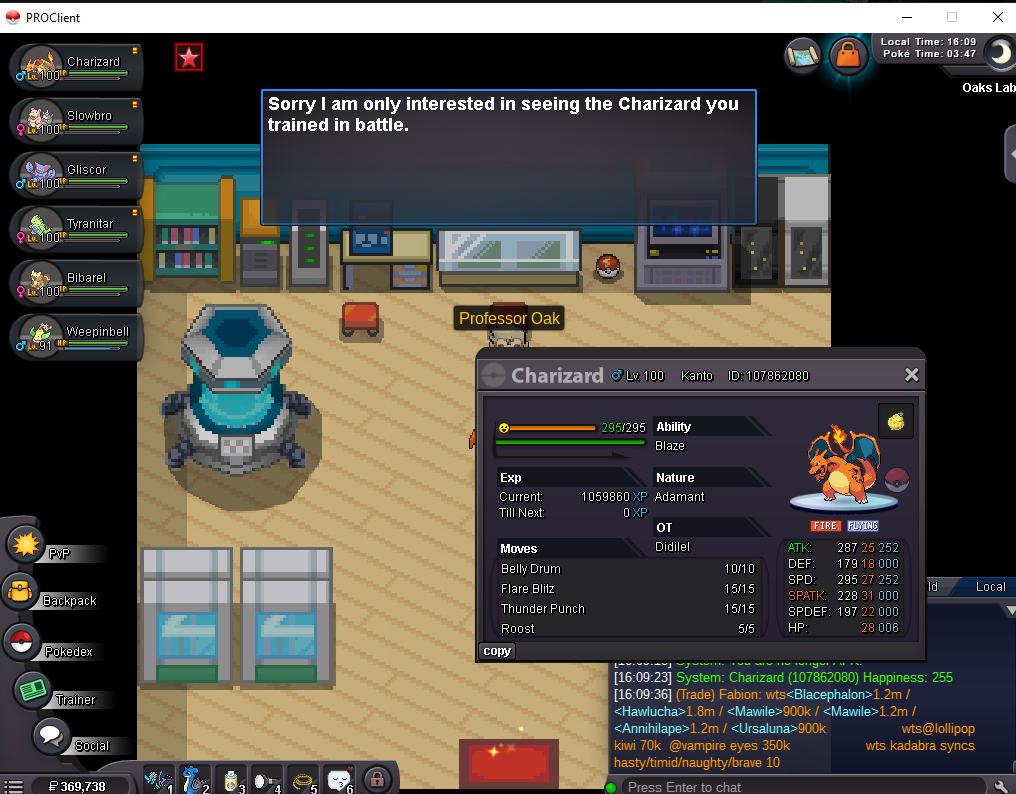Screen dimensions: 1016x794
Task: Switch to the Local chat tab
Action: [x=990, y=587]
